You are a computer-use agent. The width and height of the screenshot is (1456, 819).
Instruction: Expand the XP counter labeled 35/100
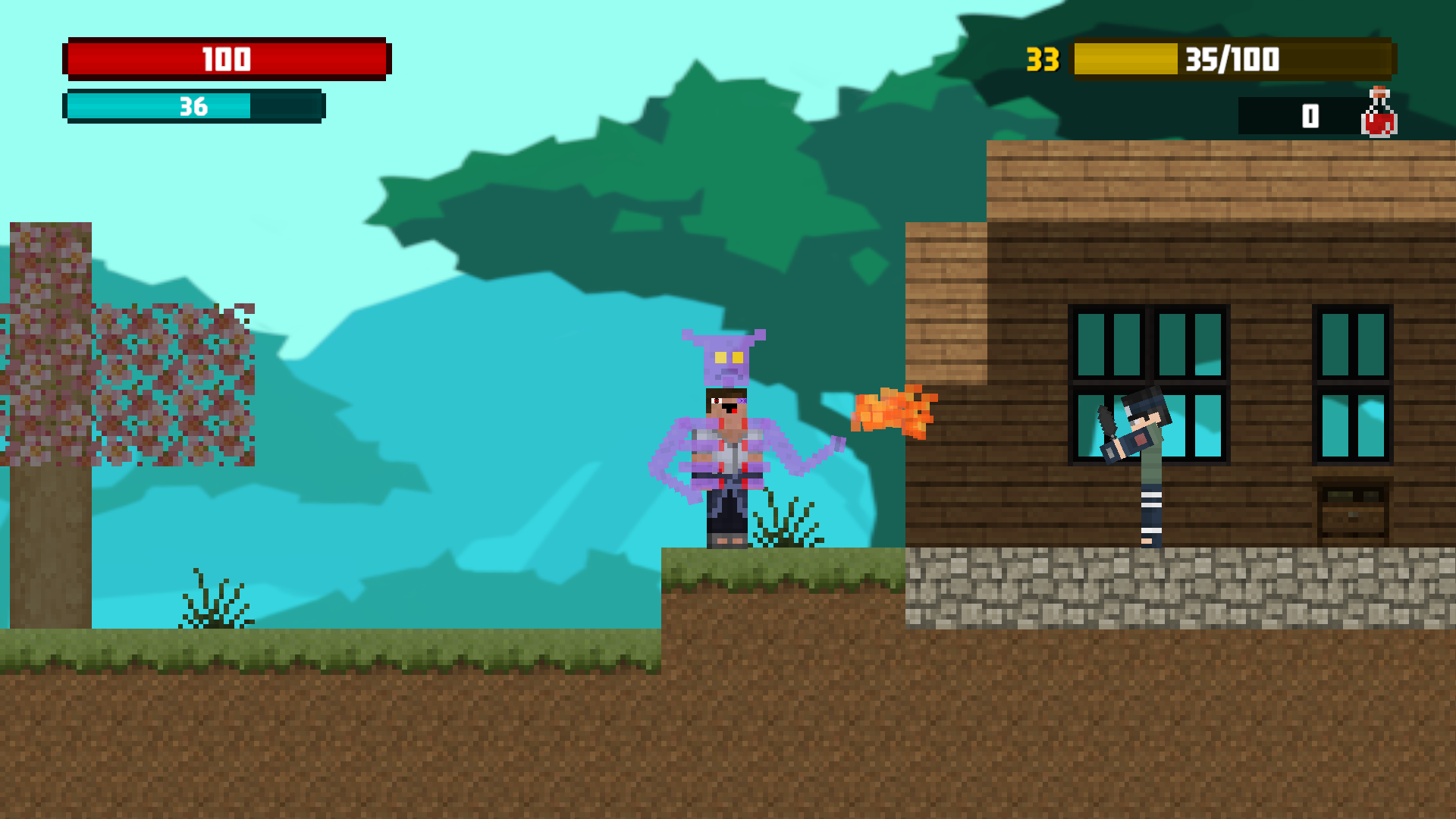[1228, 58]
